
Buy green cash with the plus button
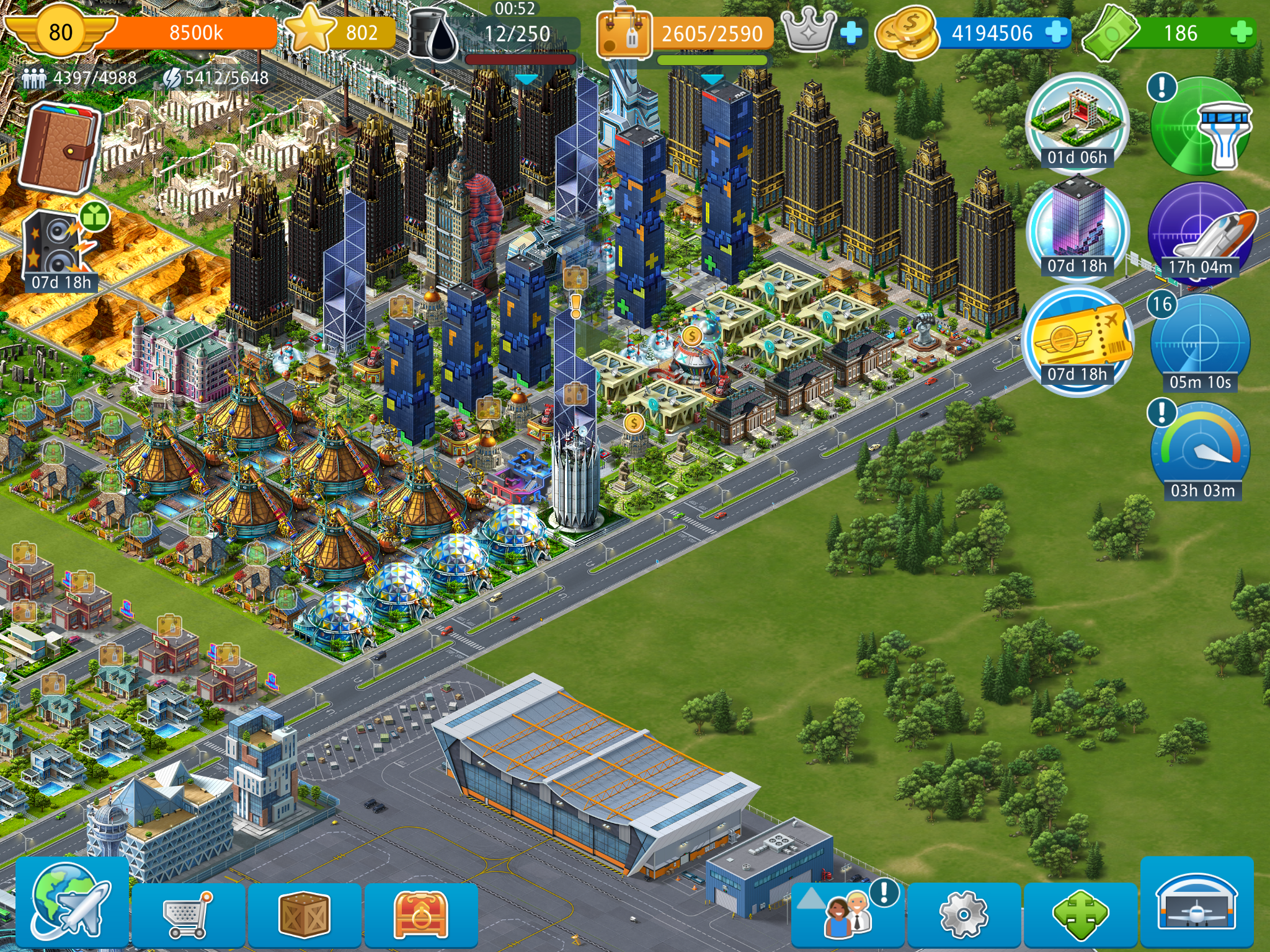click(x=1241, y=32)
